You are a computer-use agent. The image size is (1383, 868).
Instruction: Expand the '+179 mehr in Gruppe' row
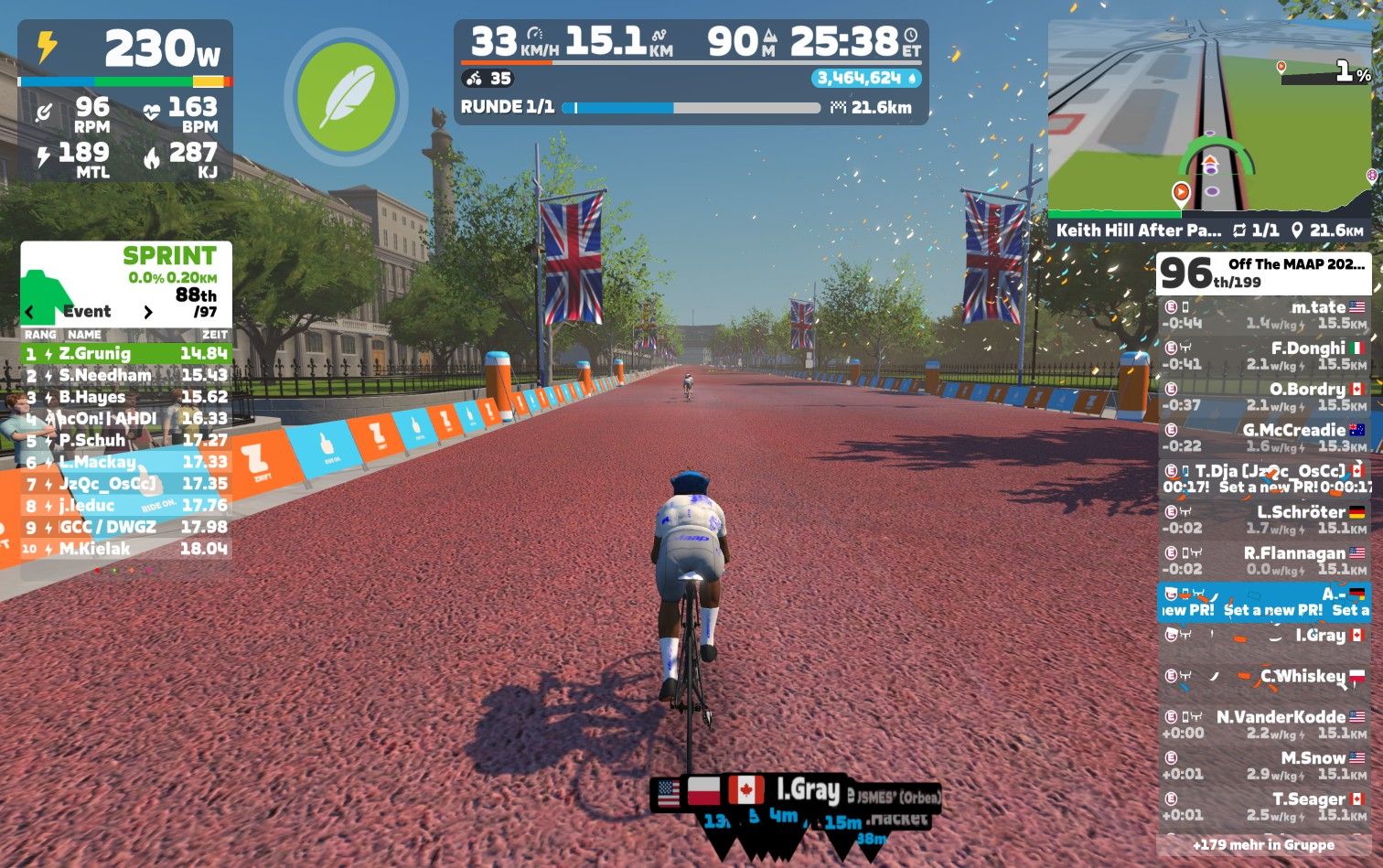[1264, 845]
